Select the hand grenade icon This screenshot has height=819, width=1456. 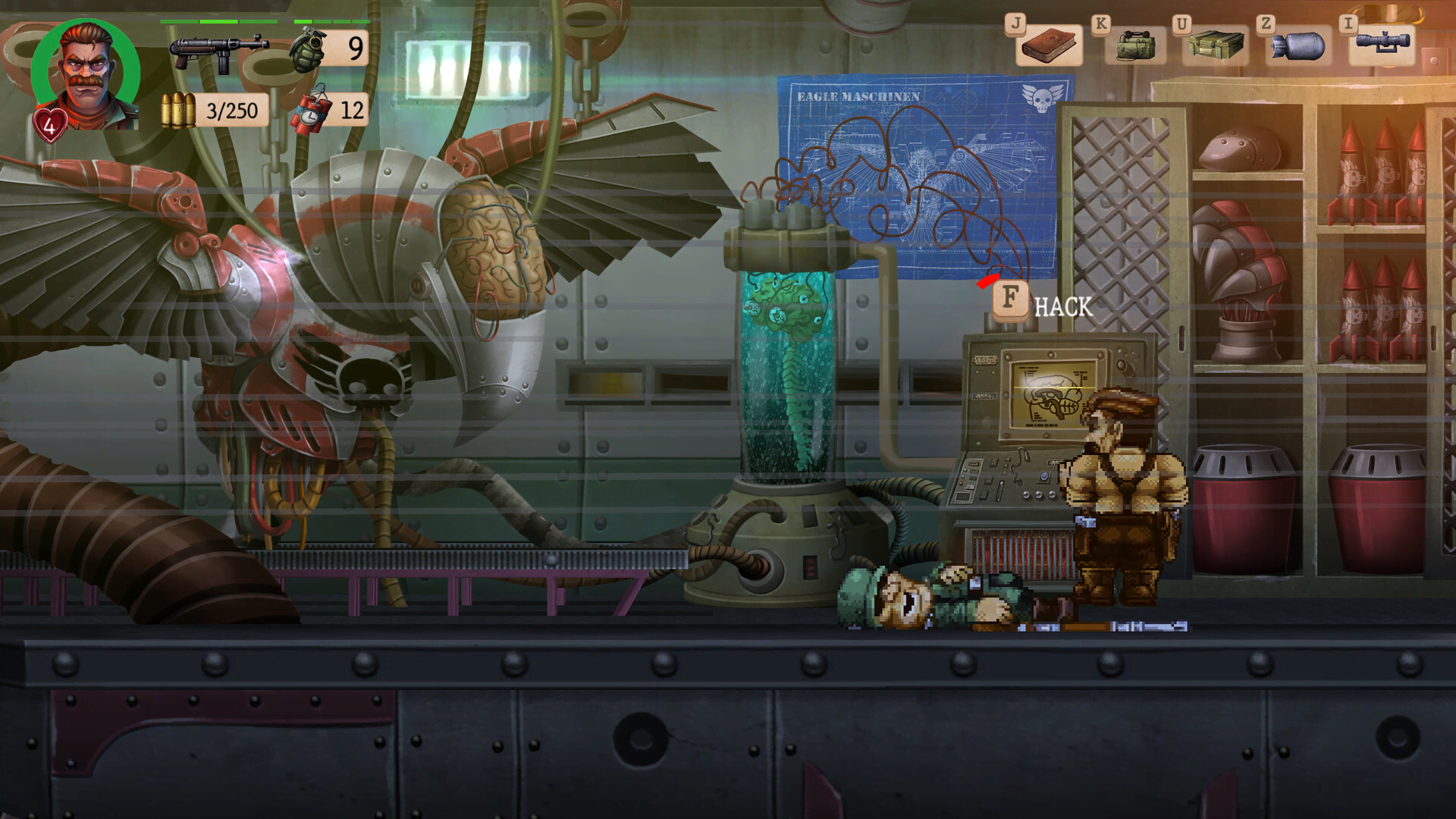[307, 49]
